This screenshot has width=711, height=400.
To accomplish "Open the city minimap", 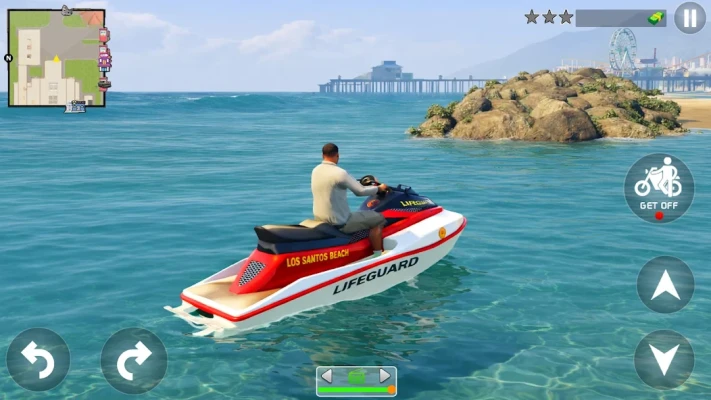I will coord(57,58).
